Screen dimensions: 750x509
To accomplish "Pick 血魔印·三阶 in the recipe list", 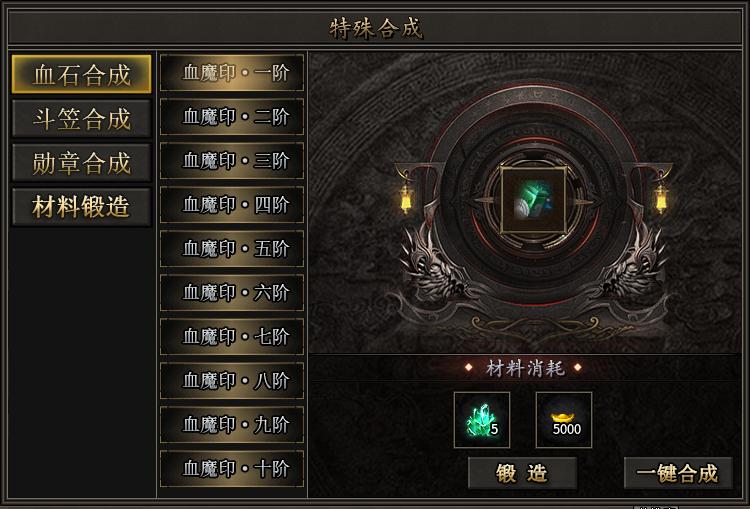I will pyautogui.click(x=232, y=161).
